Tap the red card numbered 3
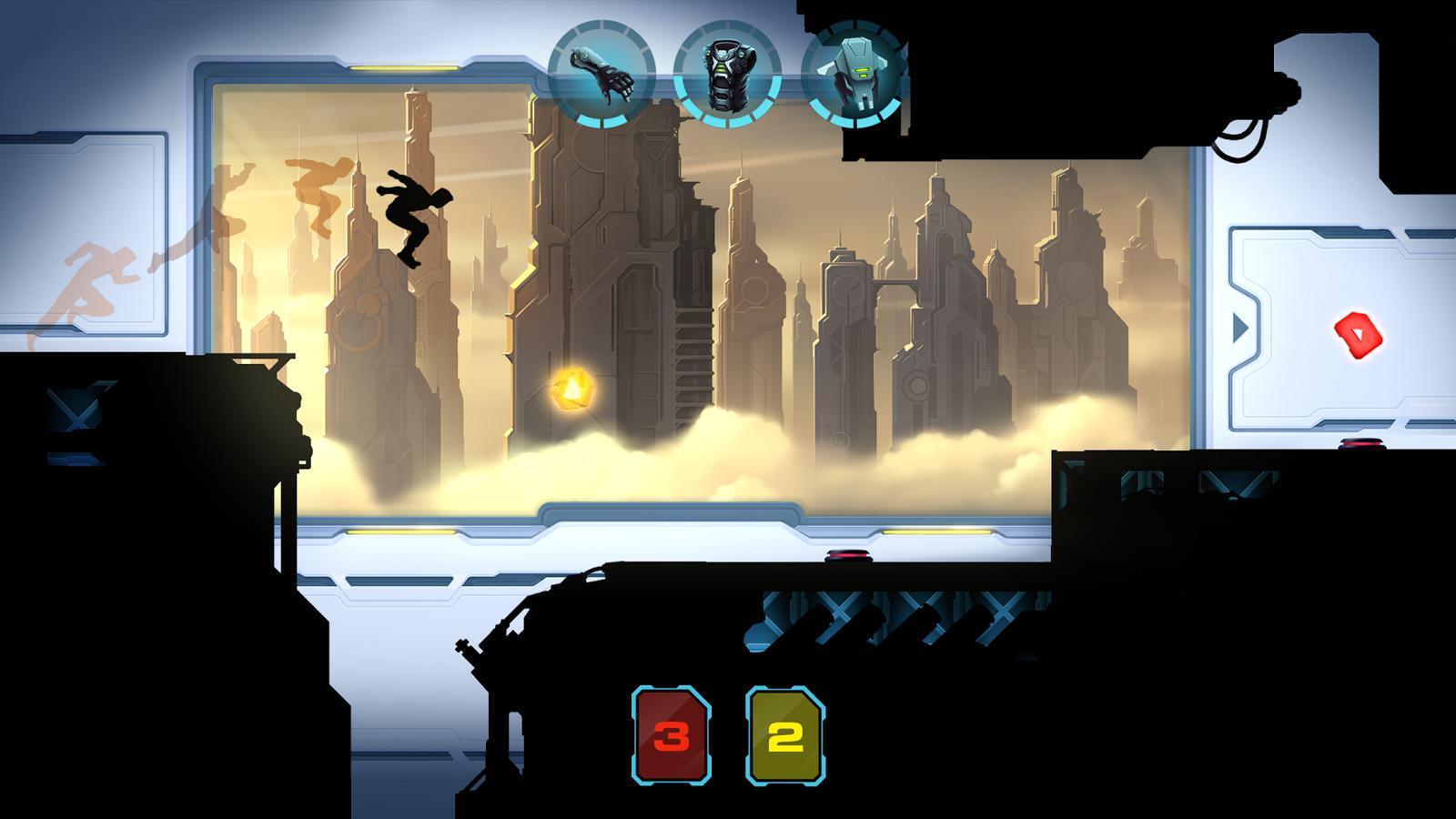1456x819 pixels. point(672,736)
